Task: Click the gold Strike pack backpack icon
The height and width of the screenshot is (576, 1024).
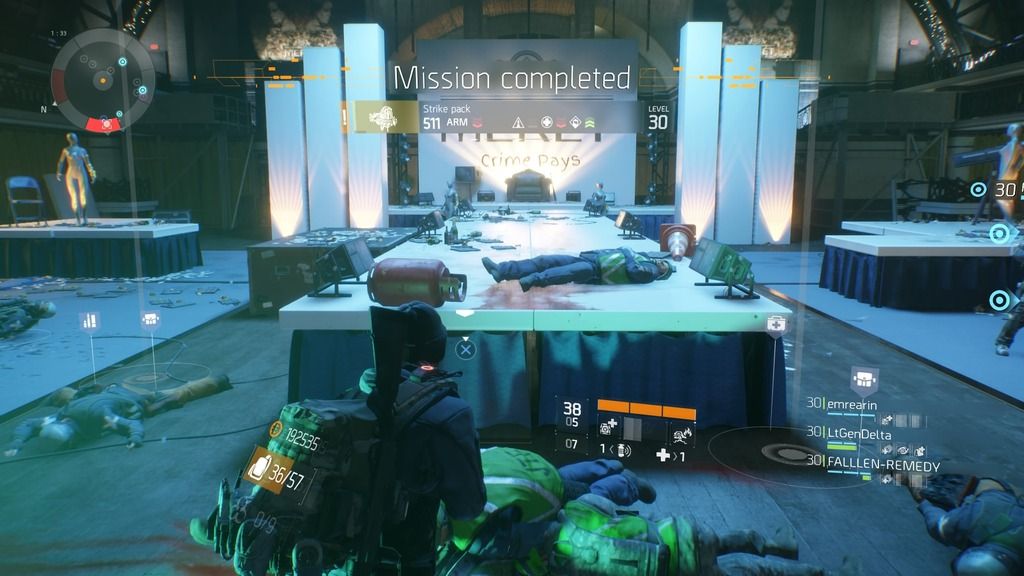Action: coord(381,118)
